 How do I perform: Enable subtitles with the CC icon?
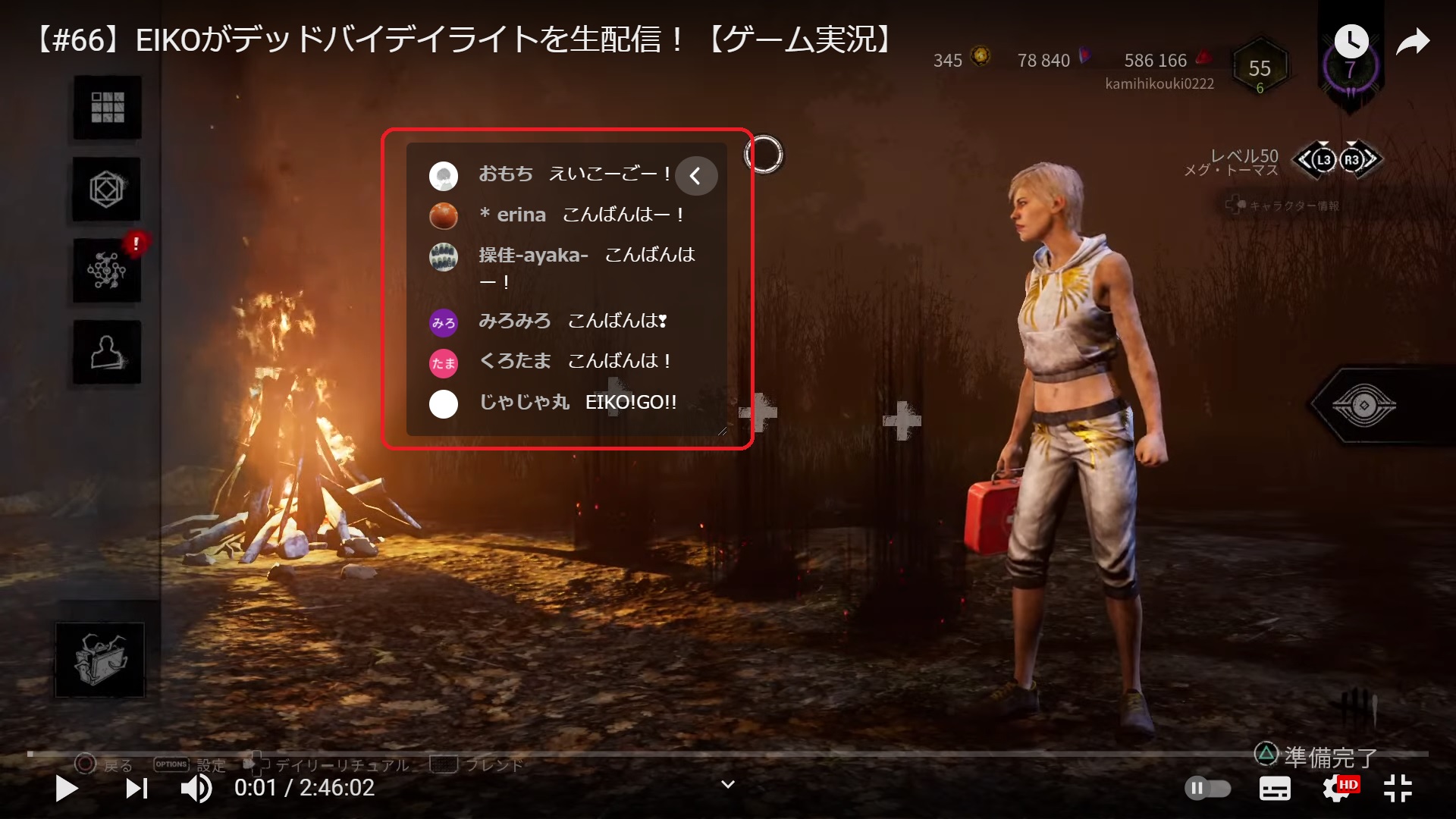pos(1275,789)
